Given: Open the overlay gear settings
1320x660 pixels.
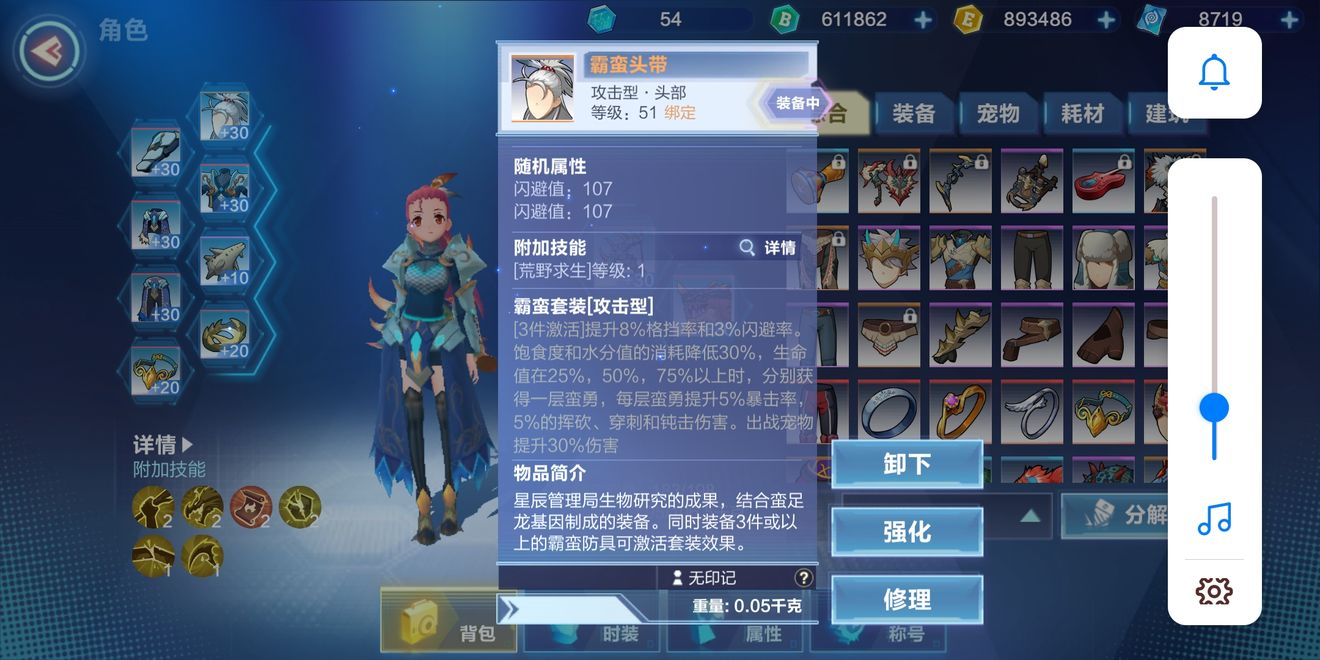Looking at the screenshot, I should pyautogui.click(x=1214, y=591).
